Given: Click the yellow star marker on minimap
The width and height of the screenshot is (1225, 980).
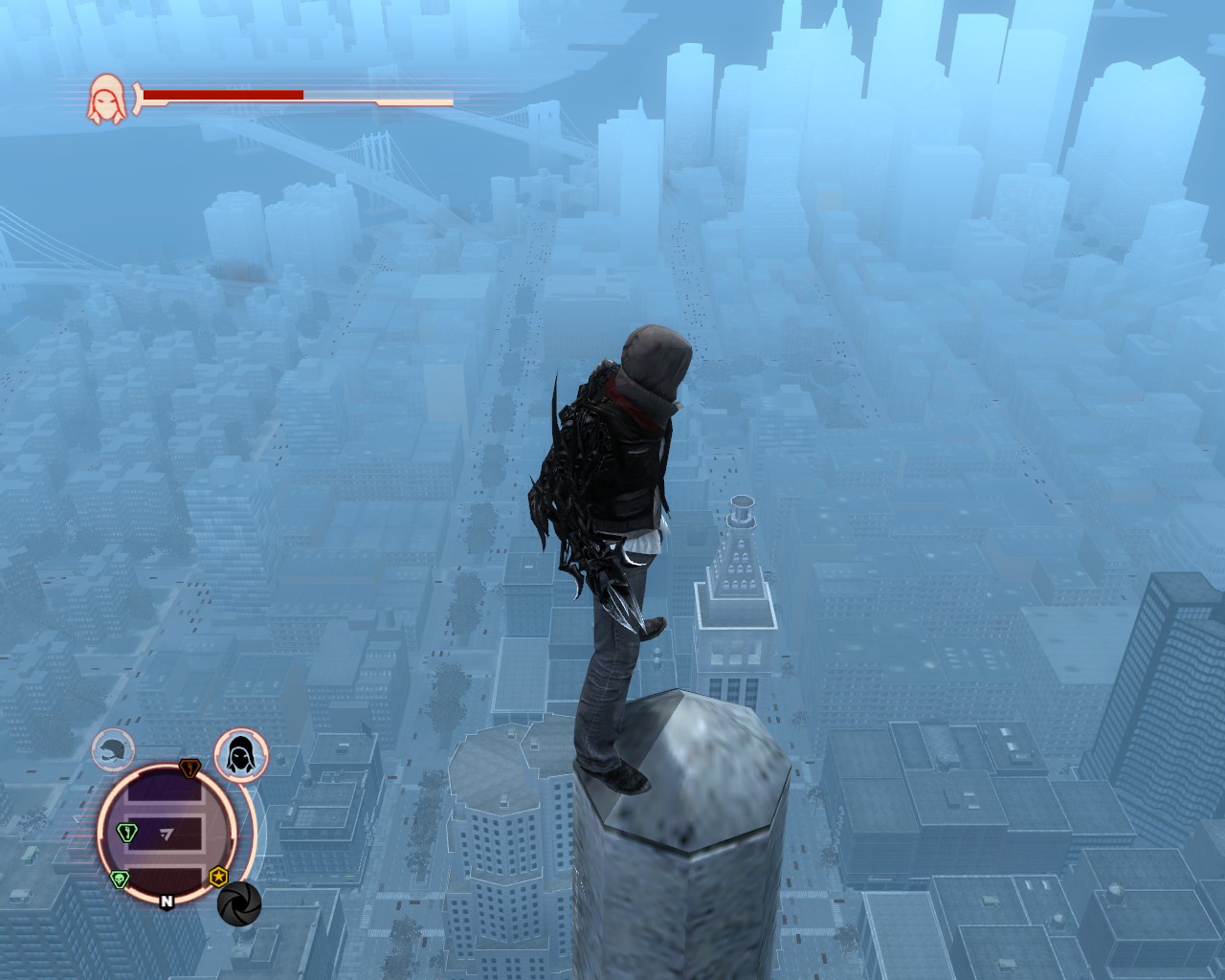Looking at the screenshot, I should (x=218, y=876).
